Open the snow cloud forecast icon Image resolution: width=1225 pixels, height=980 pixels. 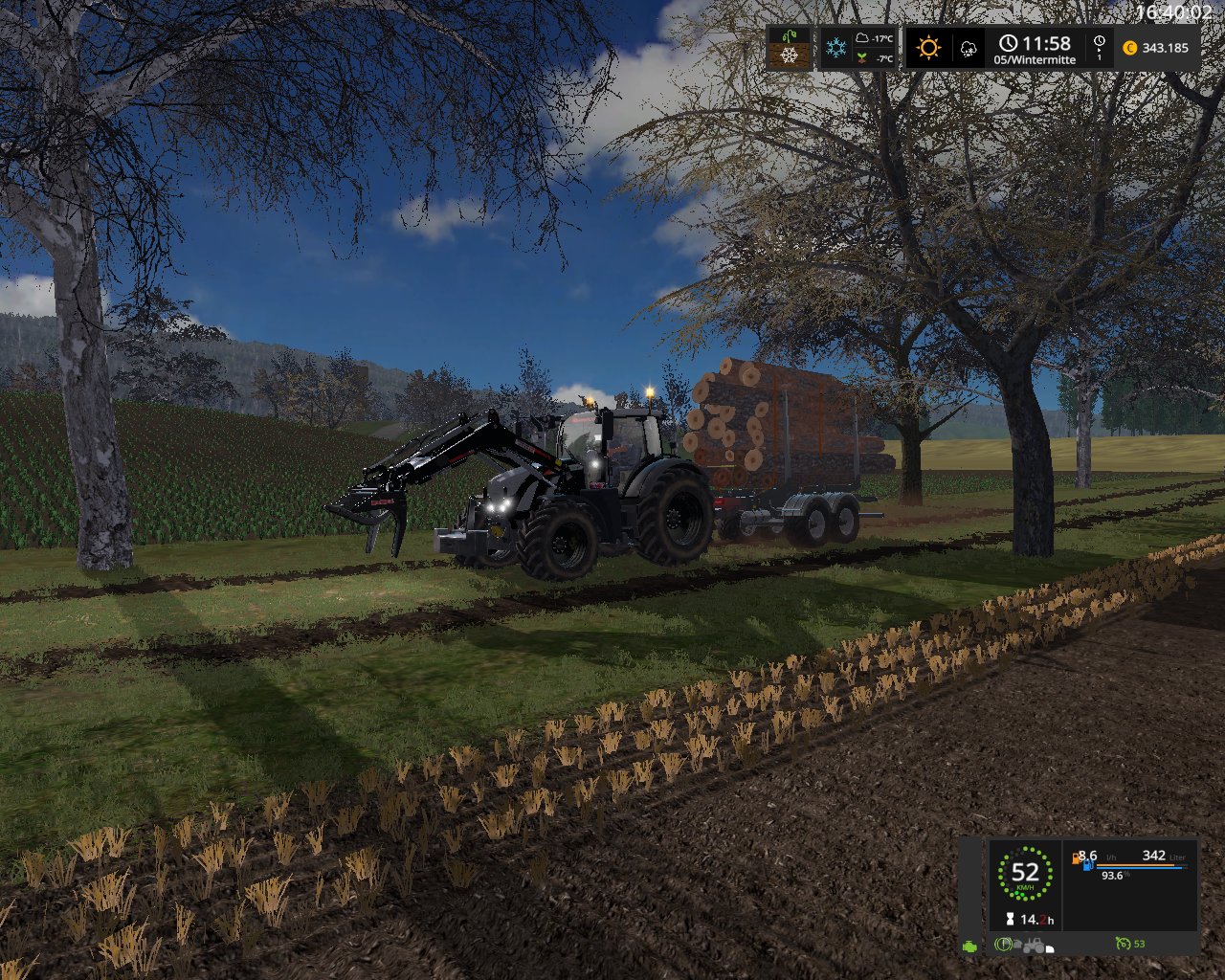(x=969, y=48)
